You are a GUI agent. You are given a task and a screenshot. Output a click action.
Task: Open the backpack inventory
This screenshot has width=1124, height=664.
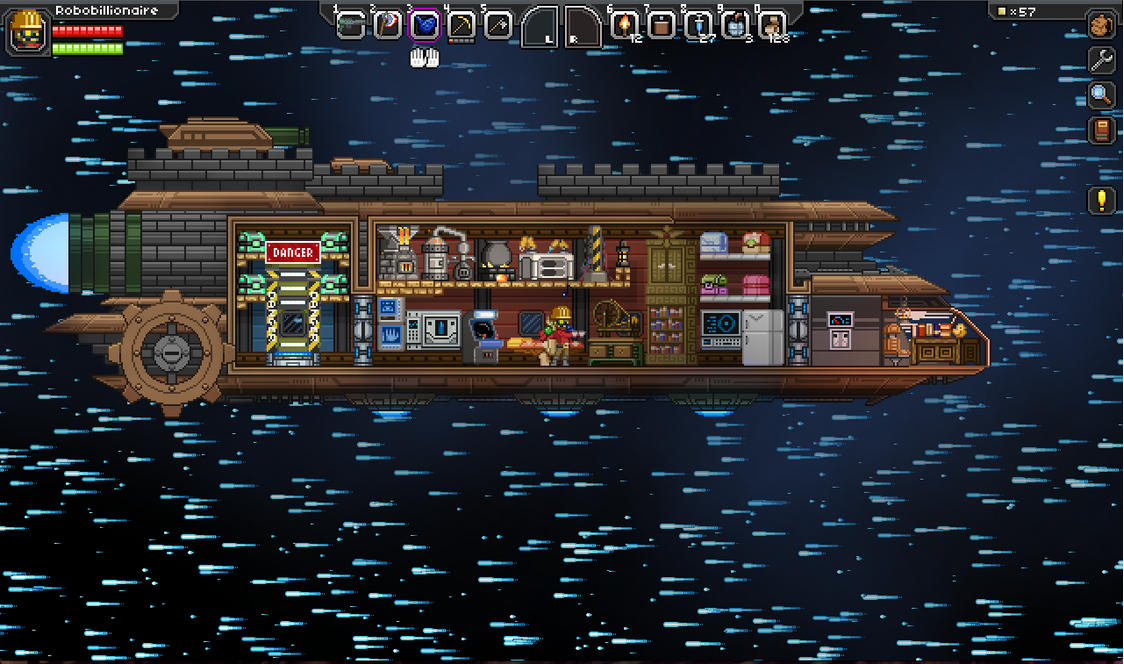pos(1101,25)
